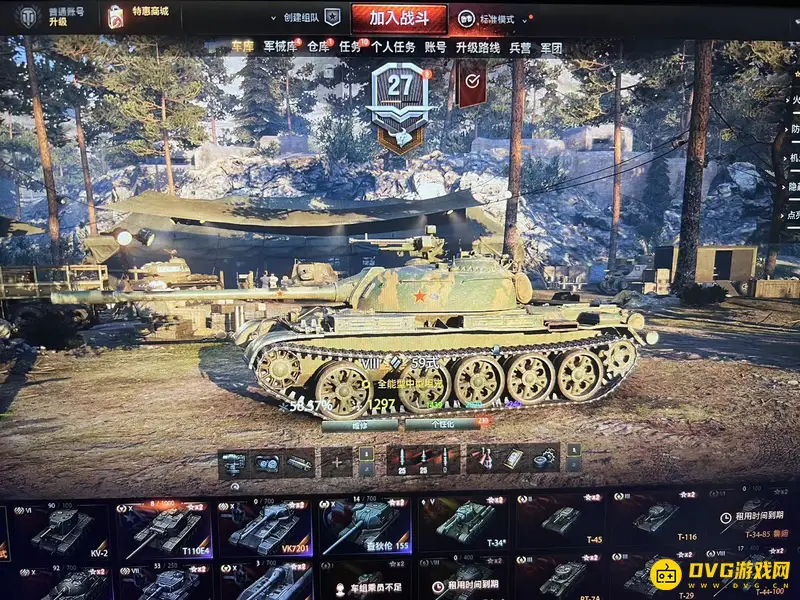
Task: Switch to the 军团 clan tab
Action: pos(551,47)
